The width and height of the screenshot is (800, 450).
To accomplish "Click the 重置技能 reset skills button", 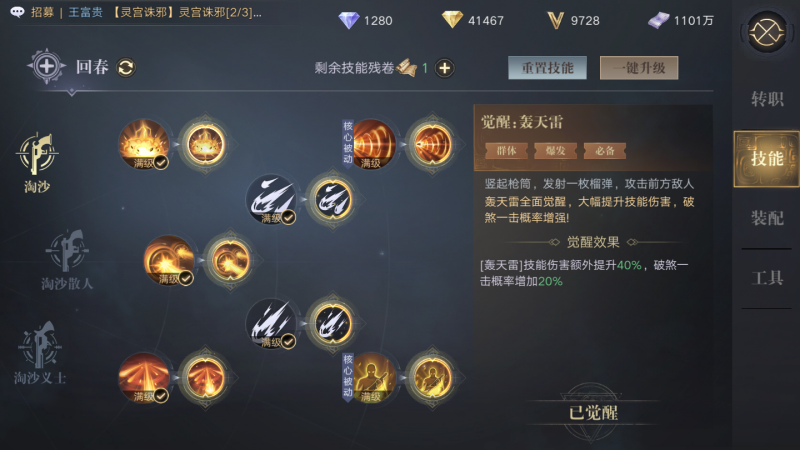I will click(547, 68).
